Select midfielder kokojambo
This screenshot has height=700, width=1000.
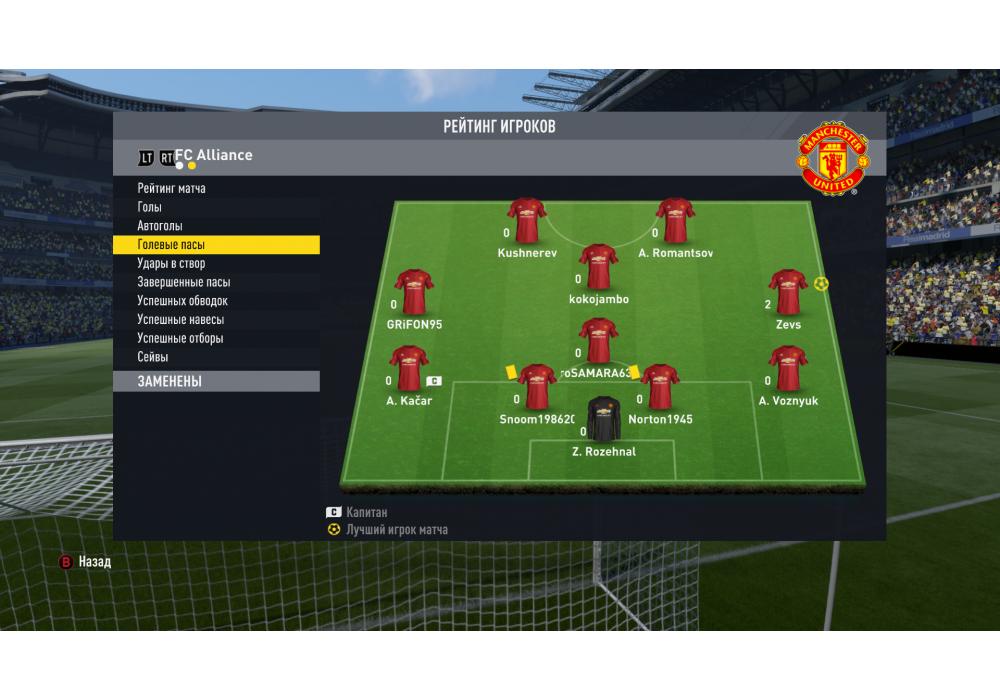click(598, 266)
